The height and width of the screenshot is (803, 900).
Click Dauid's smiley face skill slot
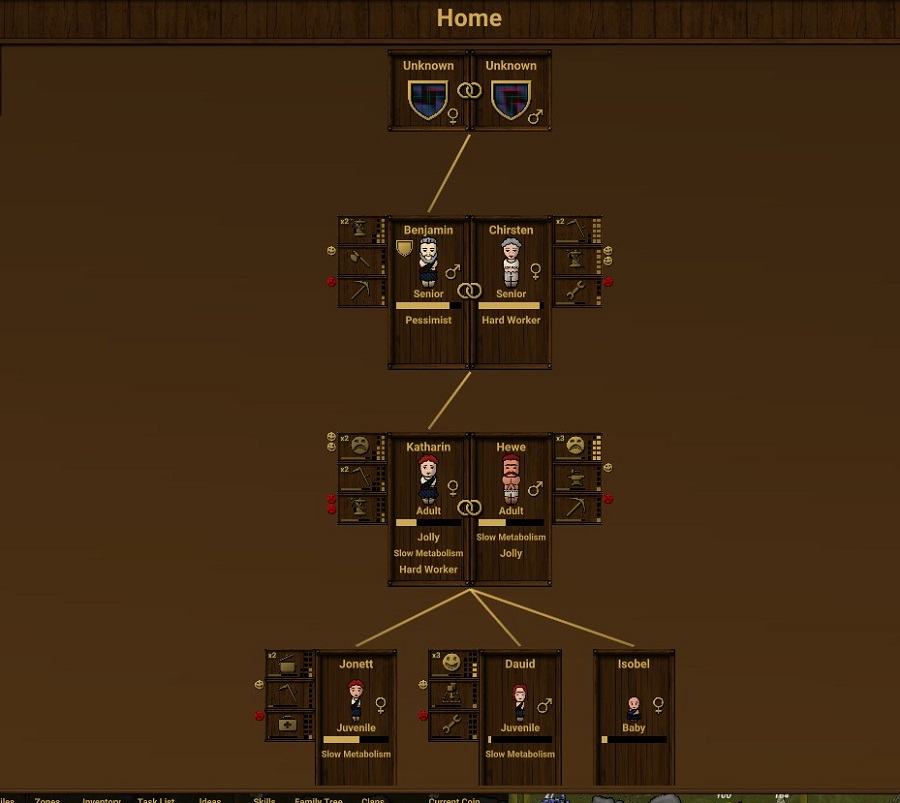pyautogui.click(x=452, y=664)
